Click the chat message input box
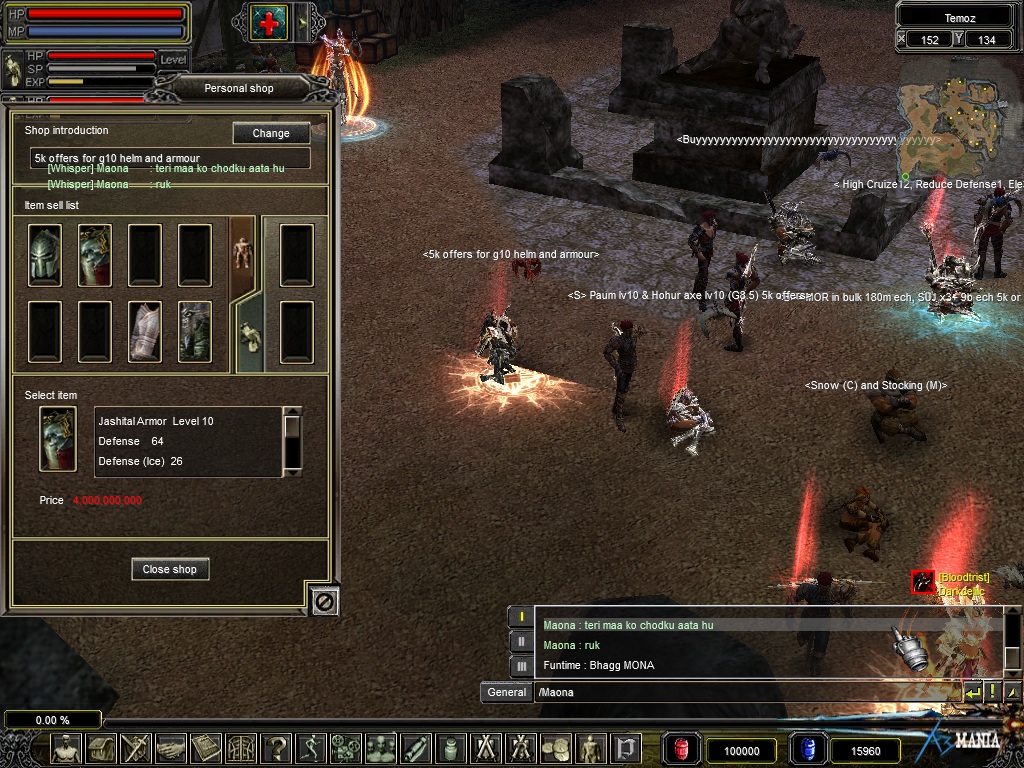This screenshot has height=768, width=1024. click(745, 692)
